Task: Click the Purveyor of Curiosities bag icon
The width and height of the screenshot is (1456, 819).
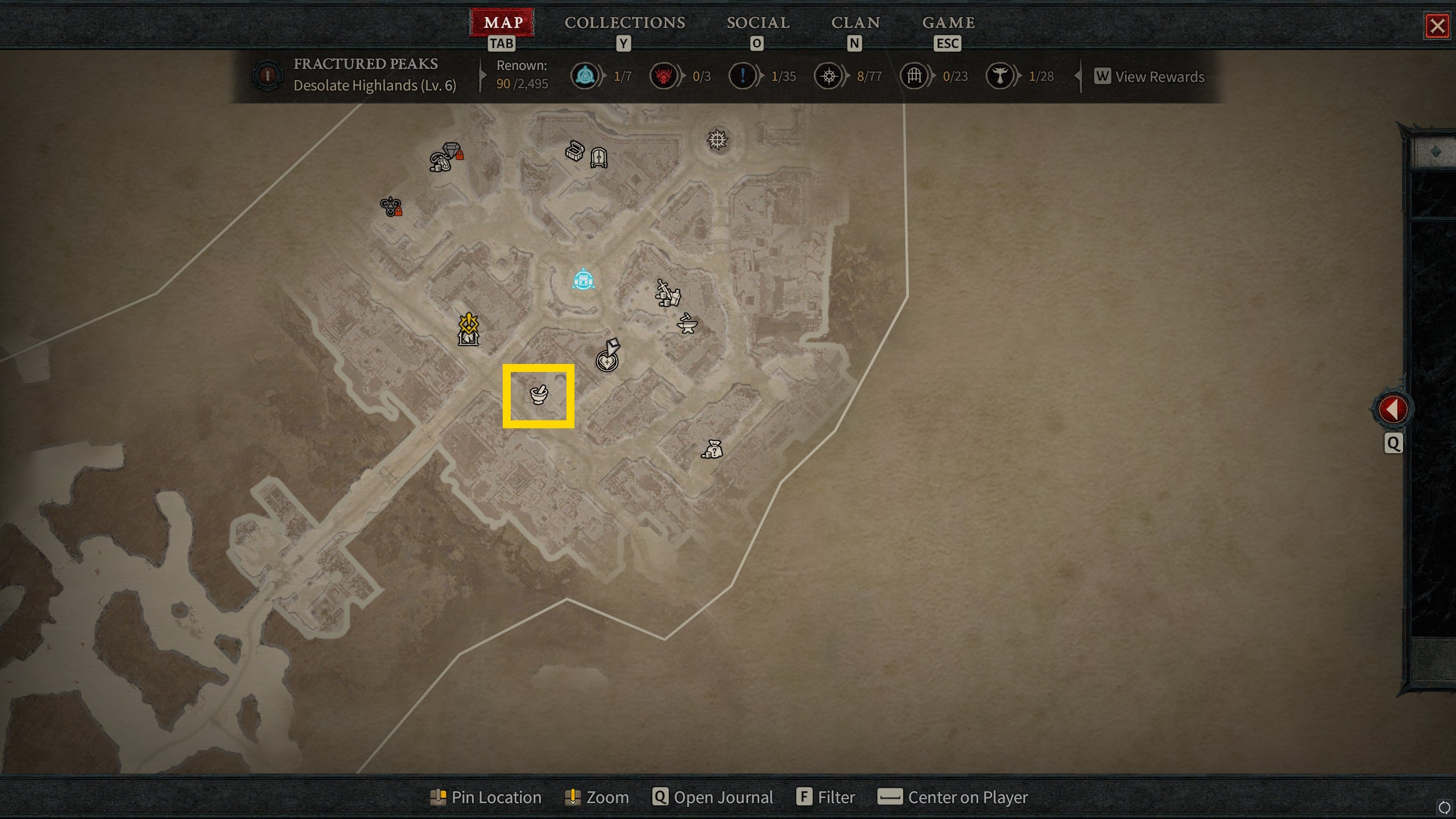Action: [714, 449]
